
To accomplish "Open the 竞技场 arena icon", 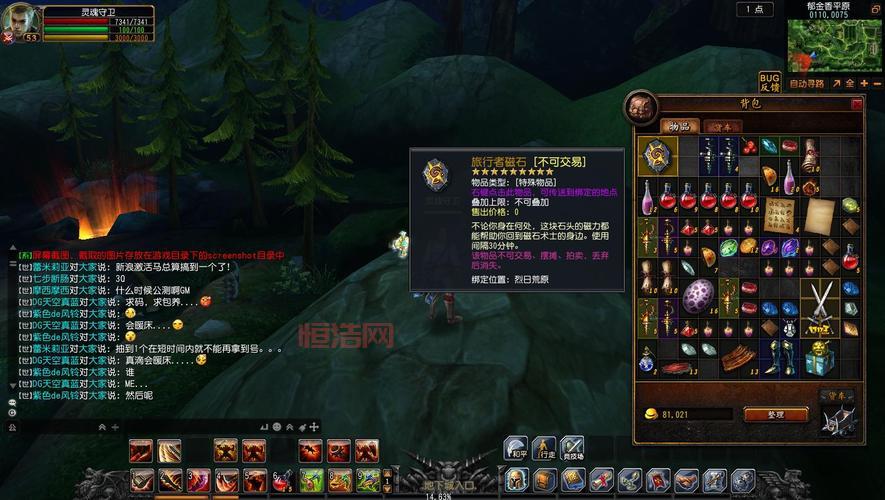I will click(x=572, y=449).
